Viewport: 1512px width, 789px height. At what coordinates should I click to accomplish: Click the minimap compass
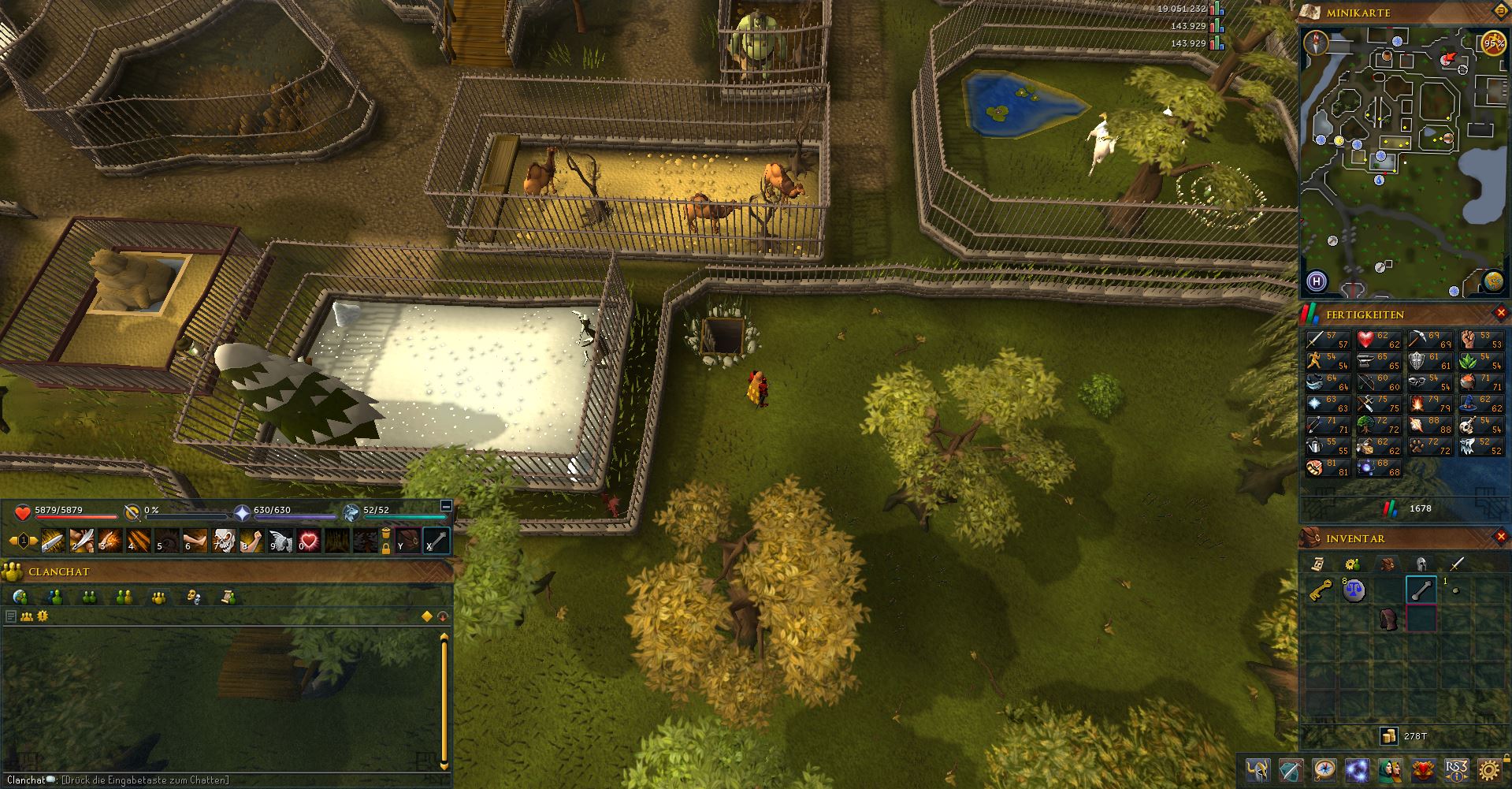pos(1317,43)
